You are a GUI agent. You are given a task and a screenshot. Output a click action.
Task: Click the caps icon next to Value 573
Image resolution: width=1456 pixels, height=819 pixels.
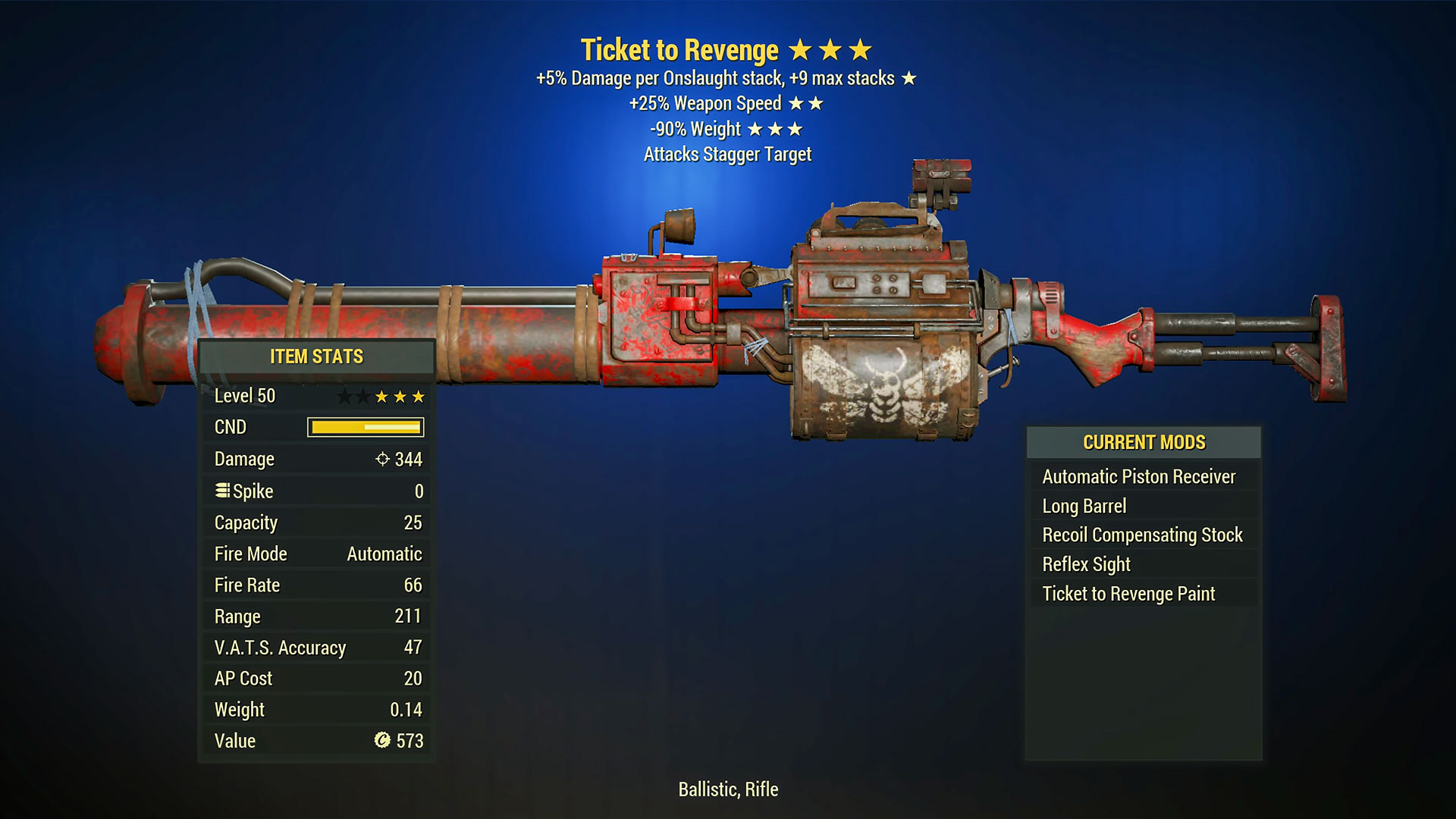(x=384, y=741)
